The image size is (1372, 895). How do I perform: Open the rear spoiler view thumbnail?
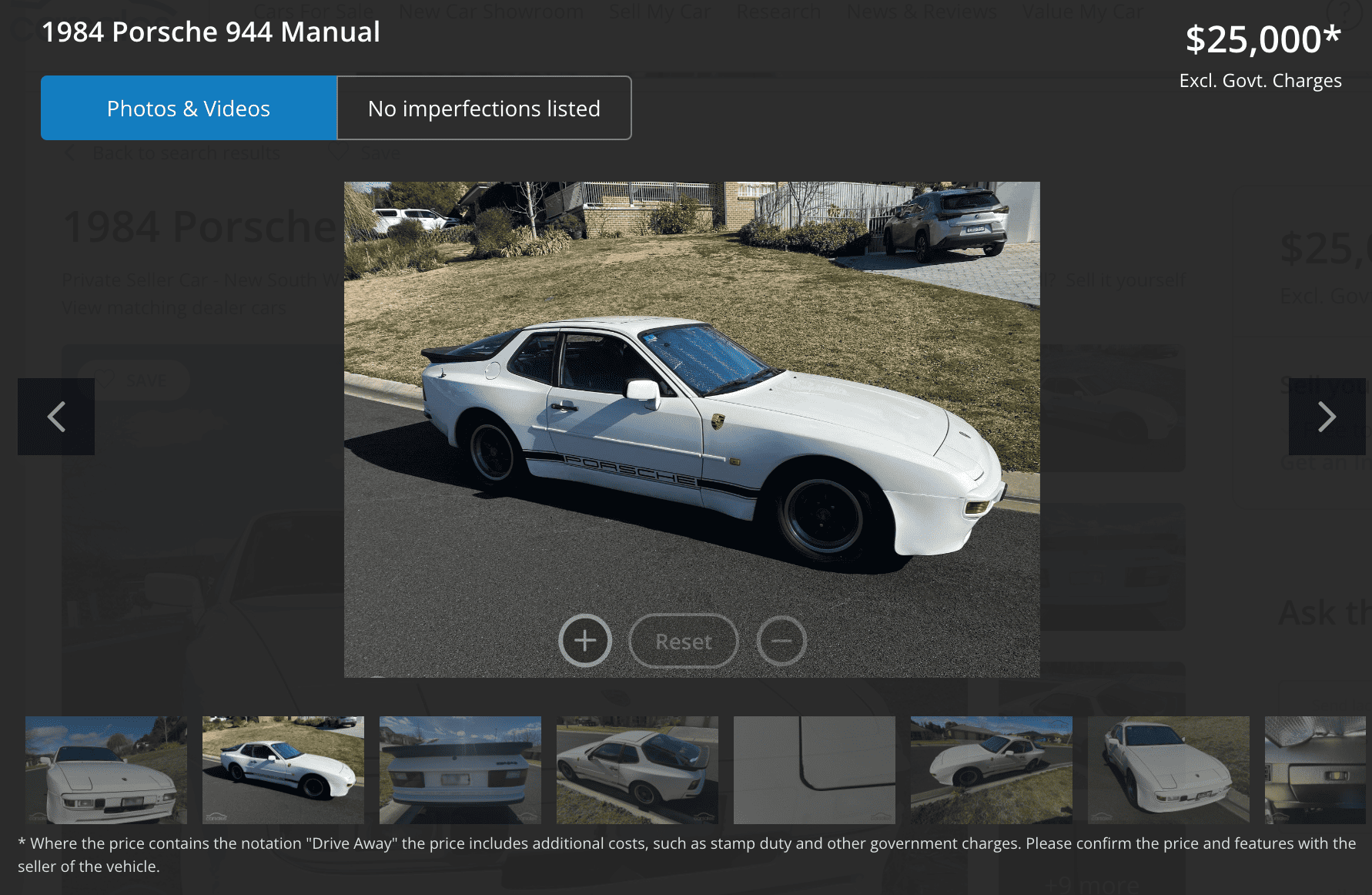coord(460,770)
